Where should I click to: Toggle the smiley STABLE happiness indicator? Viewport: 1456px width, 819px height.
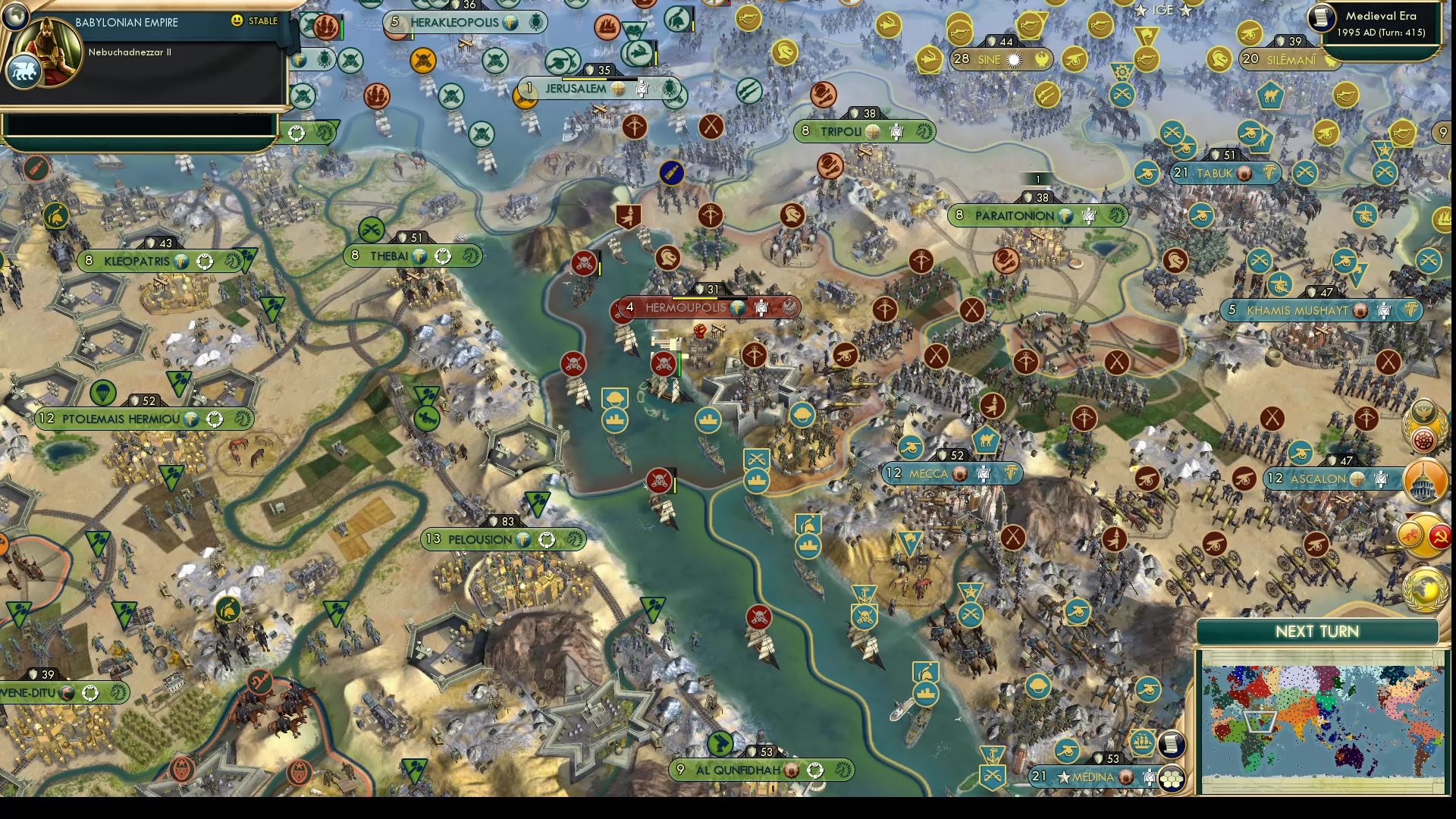tap(237, 21)
